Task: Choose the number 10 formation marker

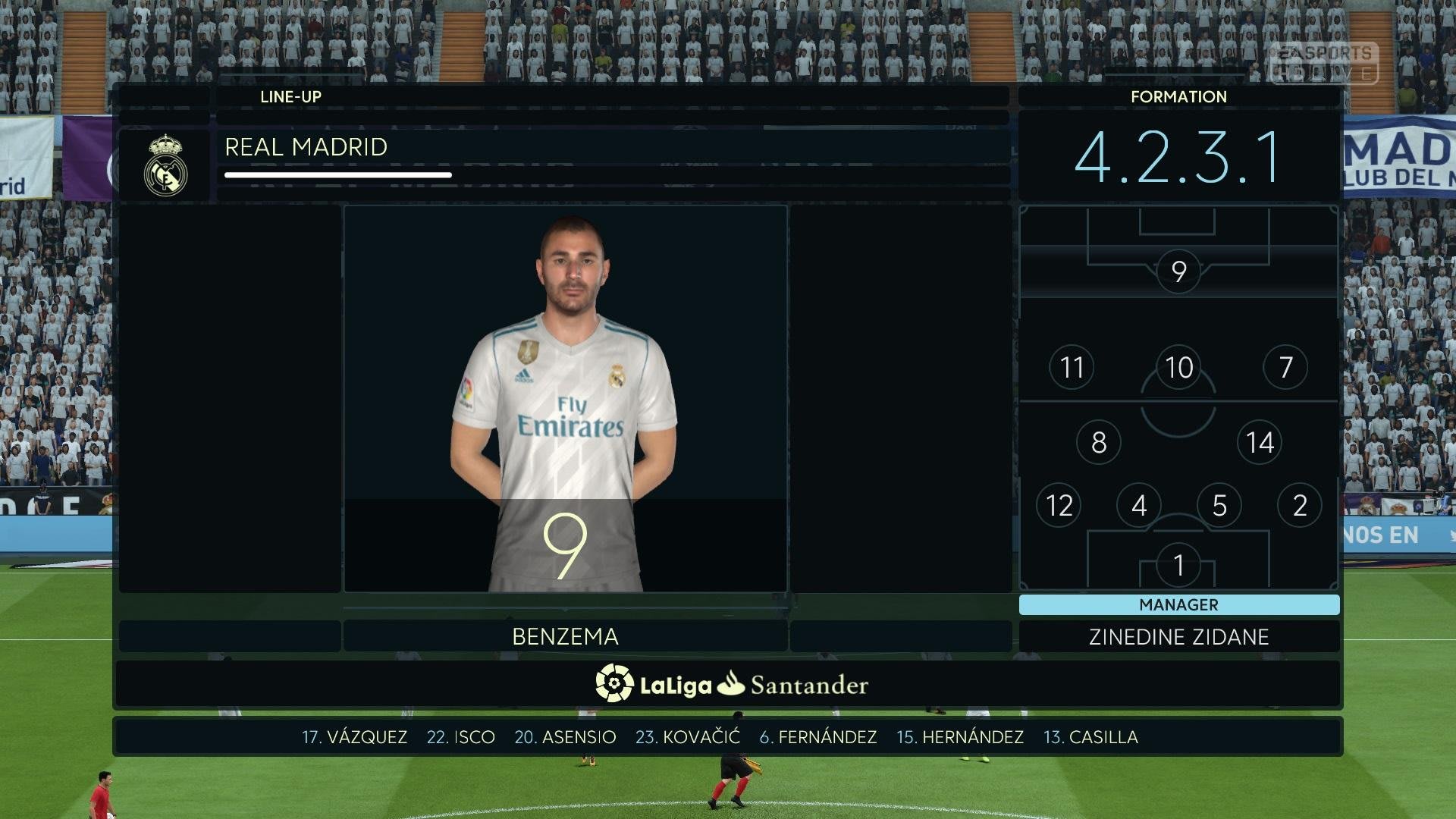Action: click(1178, 368)
